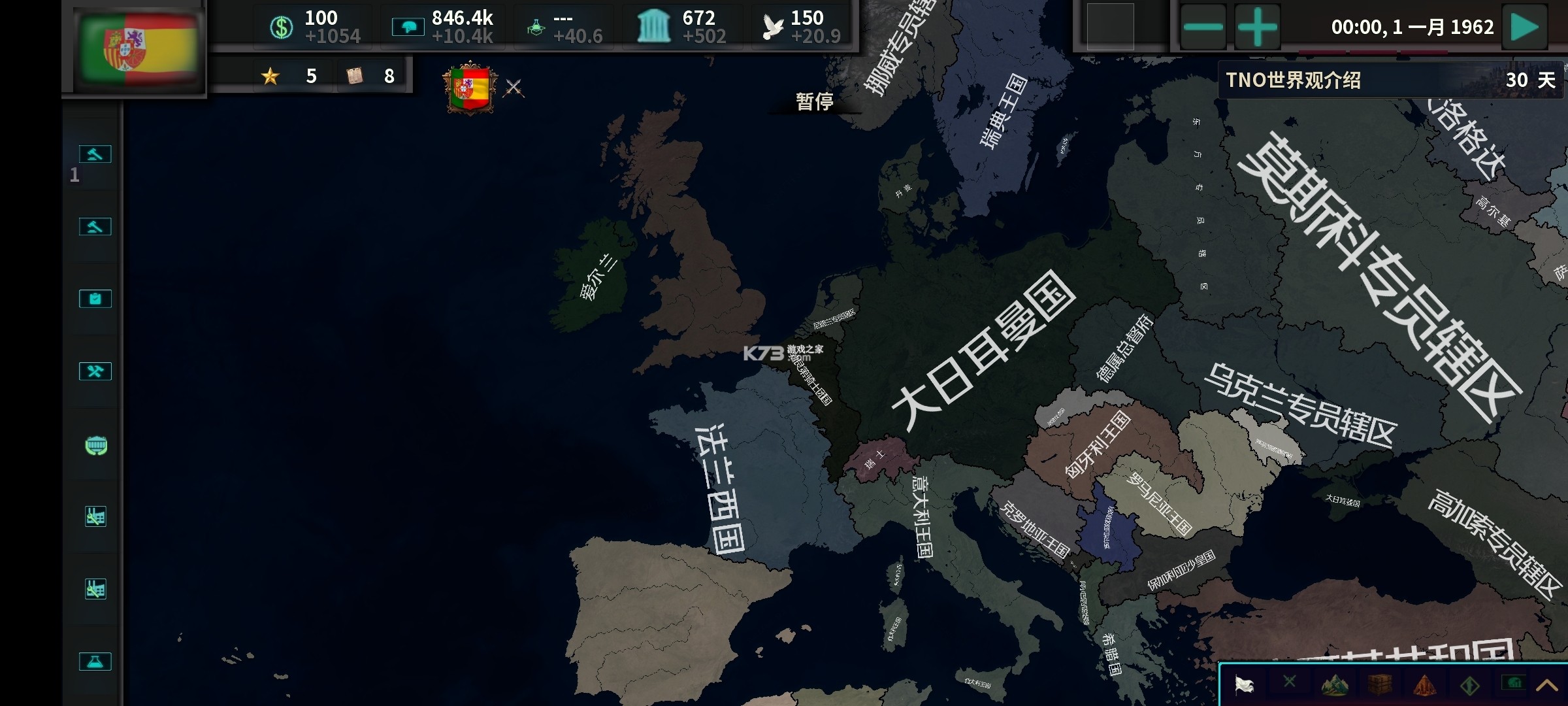Viewport: 1568px width, 706px height.
Task: Open the construction tools panel
Action: pyautogui.click(x=95, y=371)
